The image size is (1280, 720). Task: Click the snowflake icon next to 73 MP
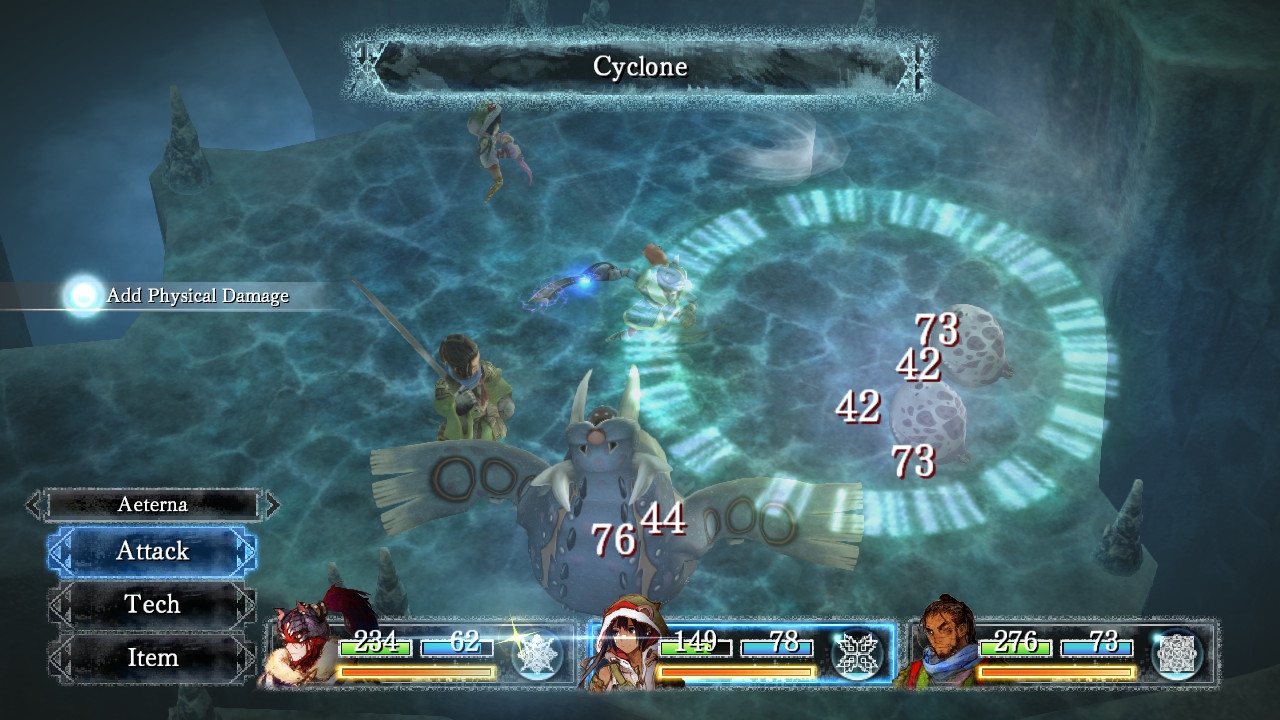pos(1176,656)
